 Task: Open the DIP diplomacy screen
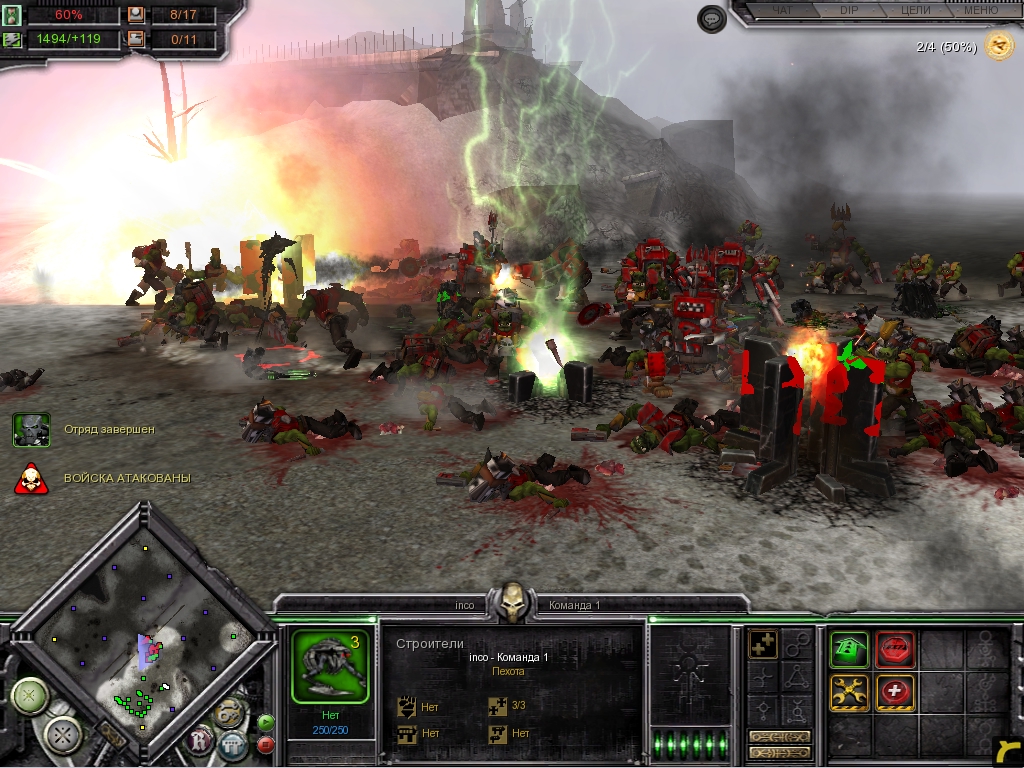click(848, 10)
